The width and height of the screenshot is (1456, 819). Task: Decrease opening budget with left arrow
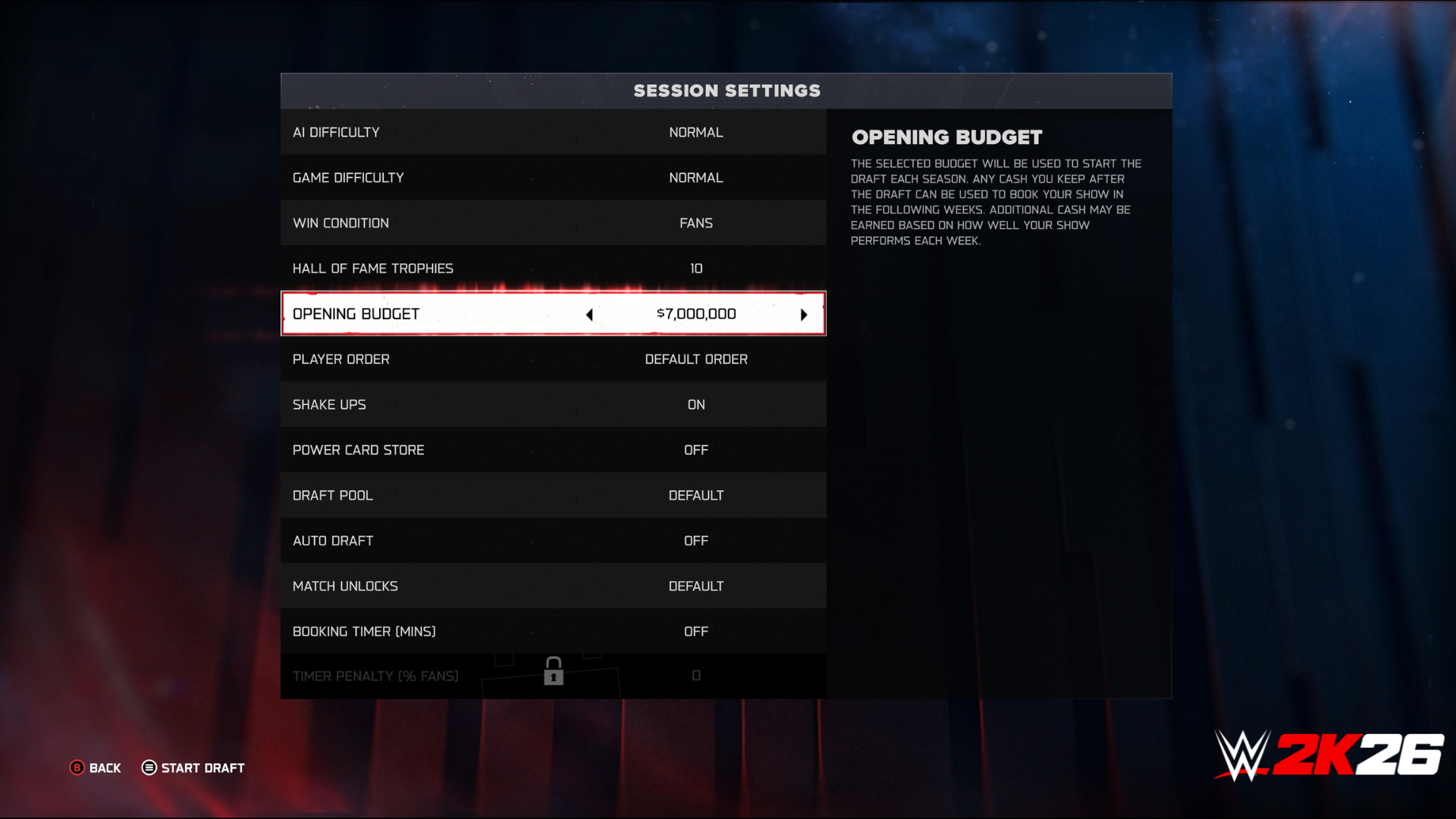pos(589,315)
